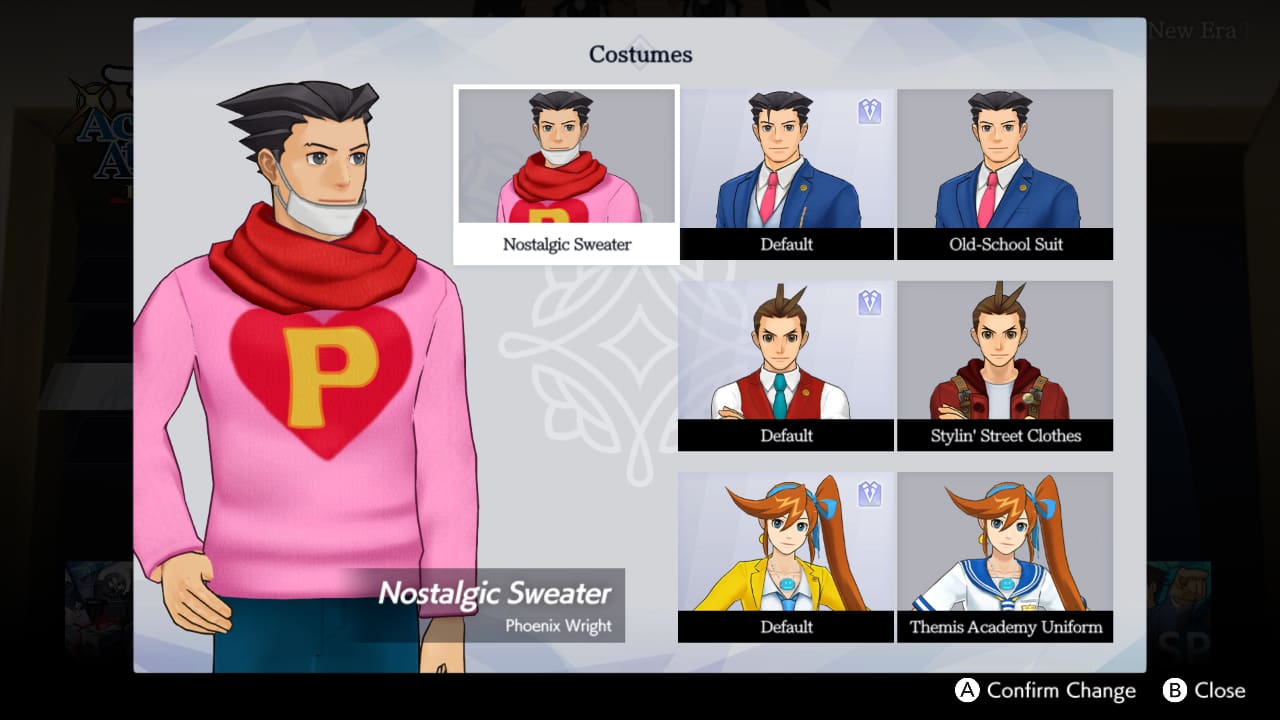1280x720 pixels.
Task: Click the Costumes title at the top
Action: [x=639, y=55]
